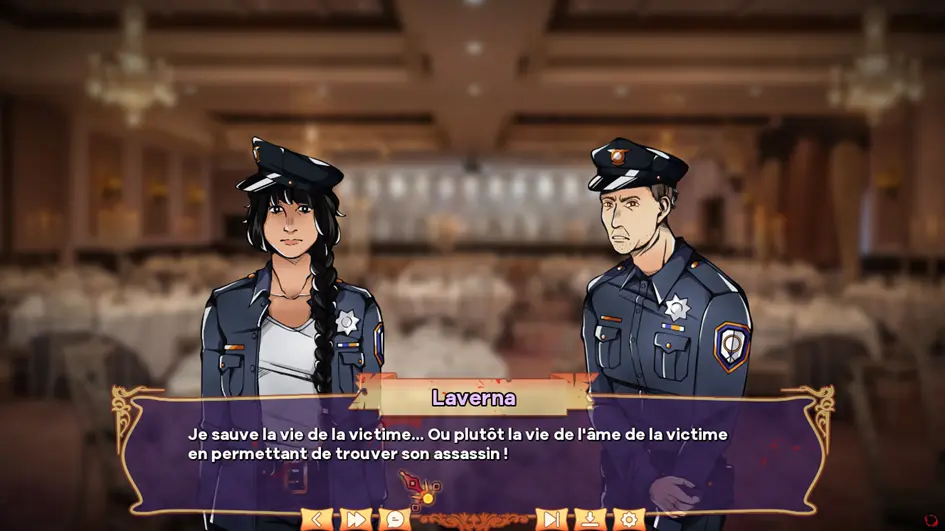Open settings with the gear icon
Image resolution: width=945 pixels, height=531 pixels.
pyautogui.click(x=628, y=519)
